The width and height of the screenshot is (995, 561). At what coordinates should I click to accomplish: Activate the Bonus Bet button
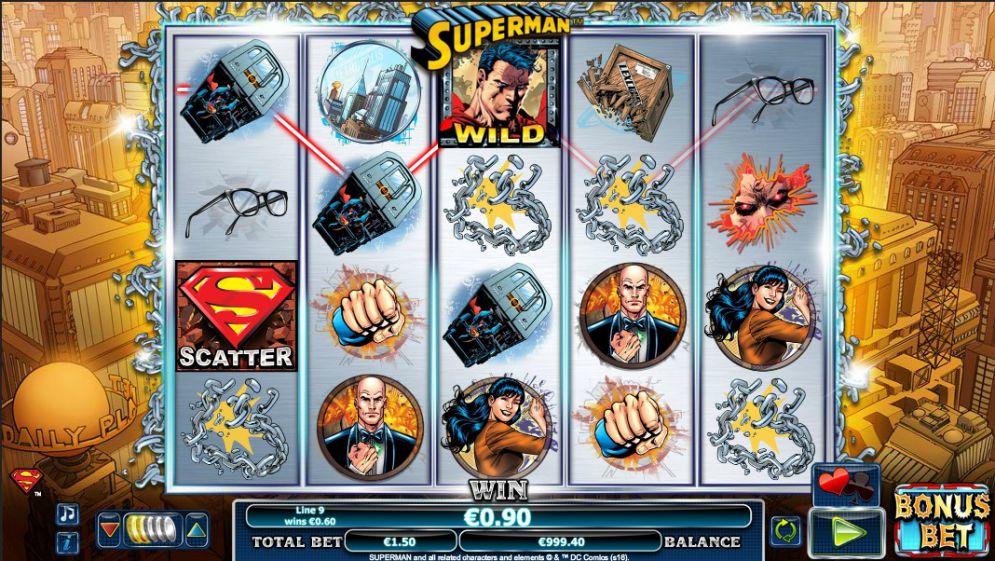point(940,521)
